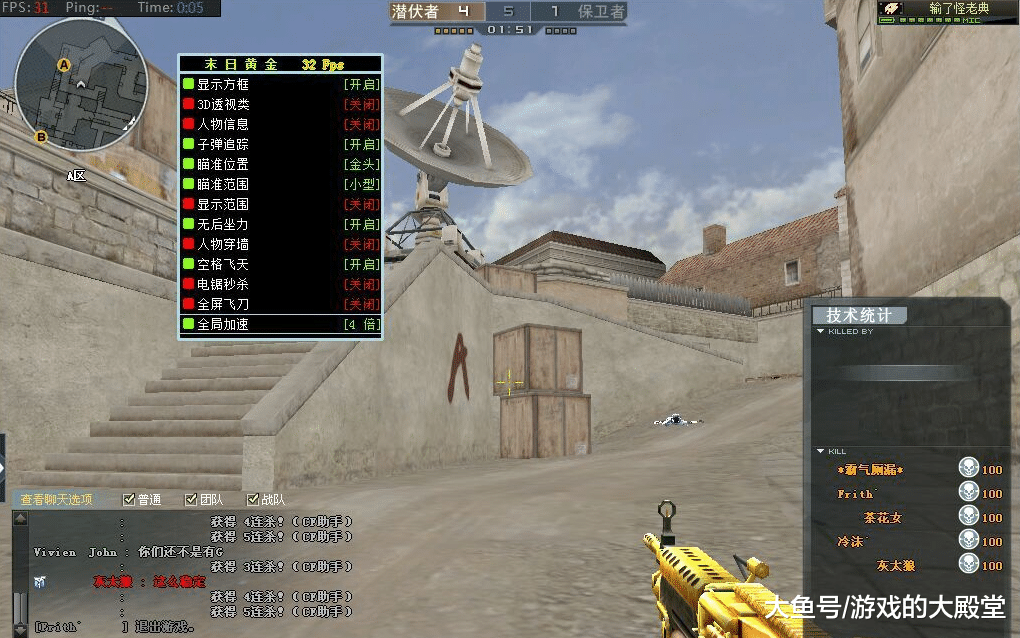Select 灰太狼 row in the kill list
Viewport: 1020px width, 638px height.
coord(896,566)
